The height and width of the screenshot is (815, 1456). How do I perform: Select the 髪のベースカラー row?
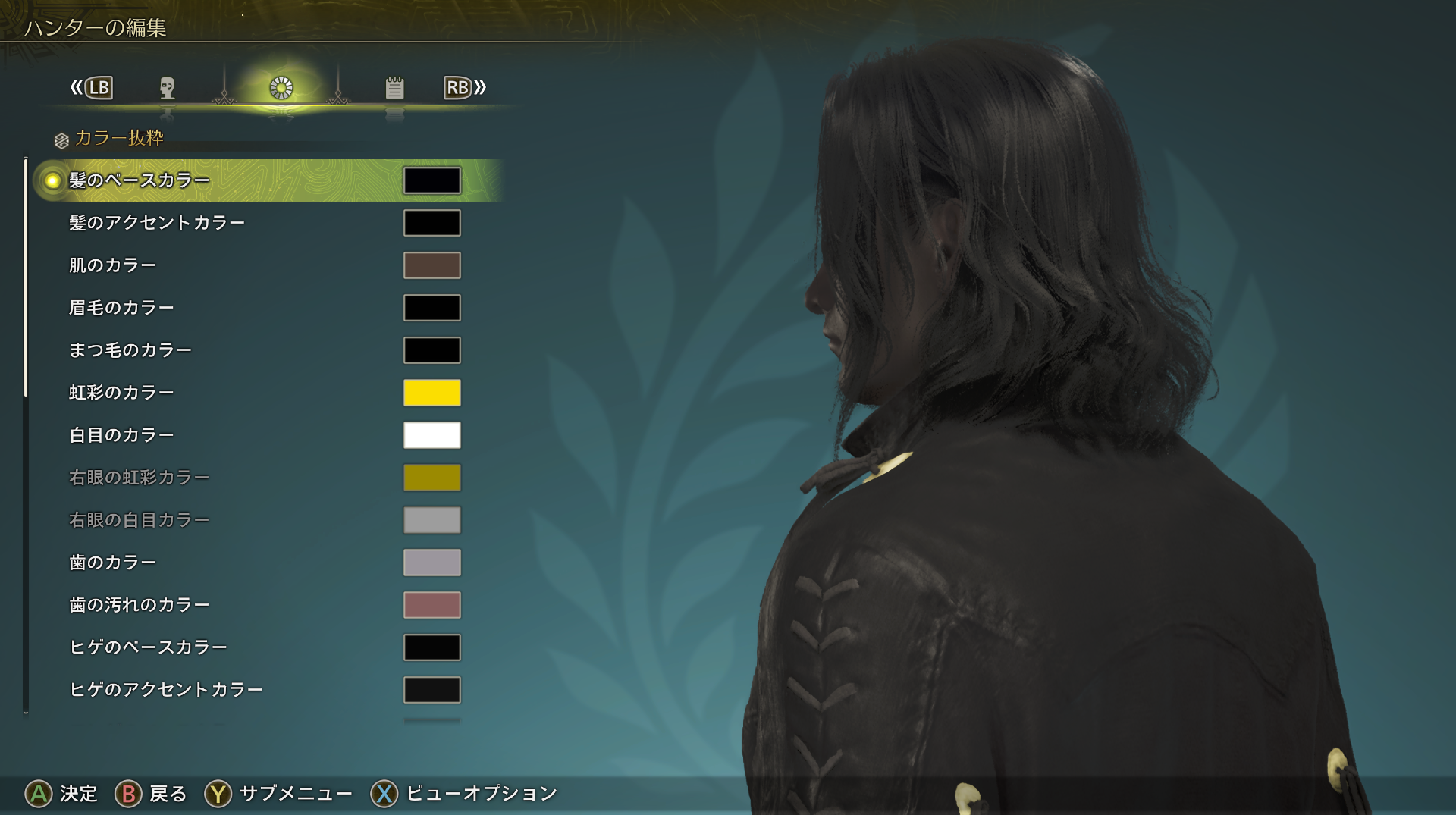pyautogui.click(x=140, y=180)
